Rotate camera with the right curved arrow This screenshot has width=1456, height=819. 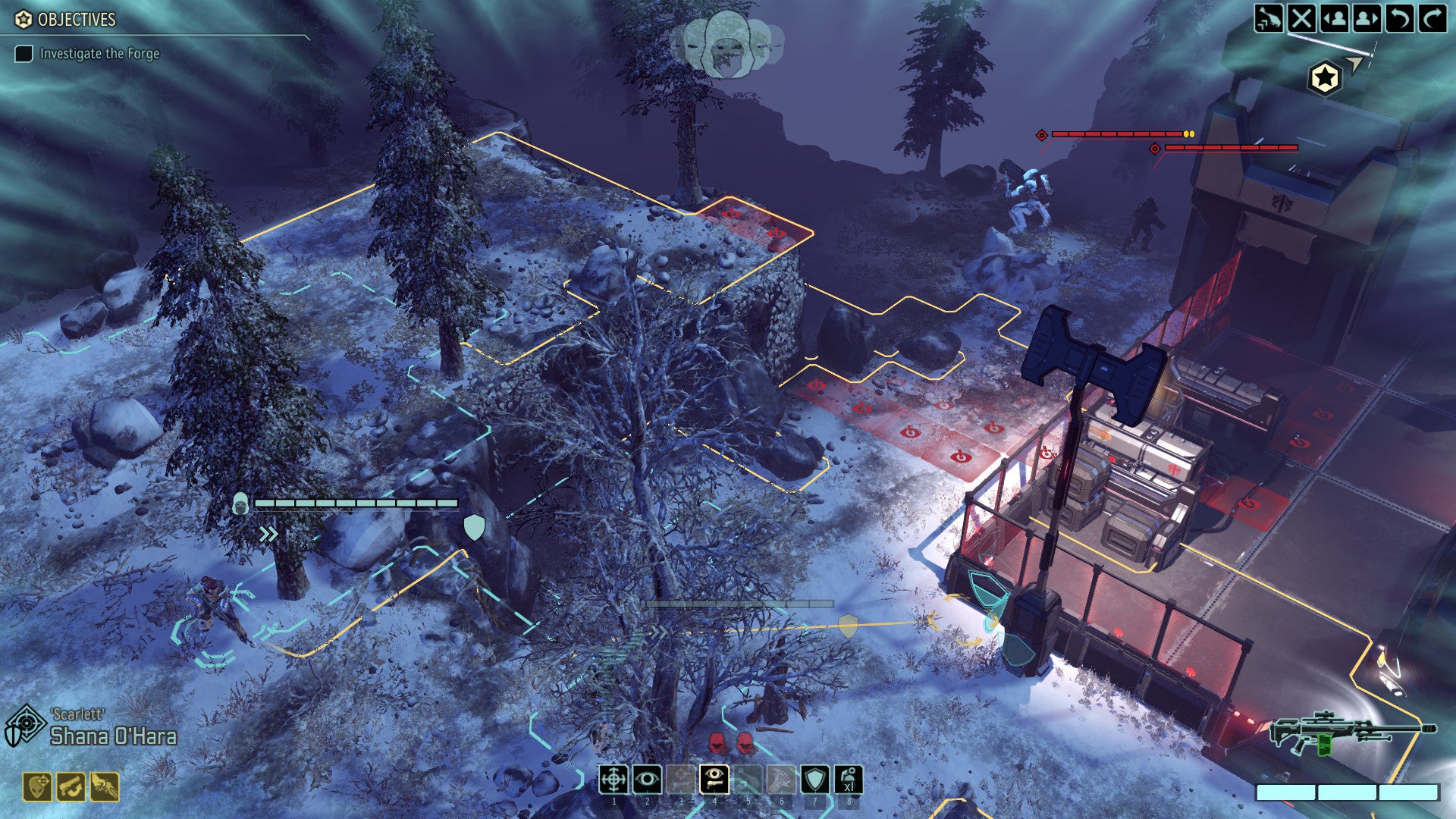coord(1432,17)
